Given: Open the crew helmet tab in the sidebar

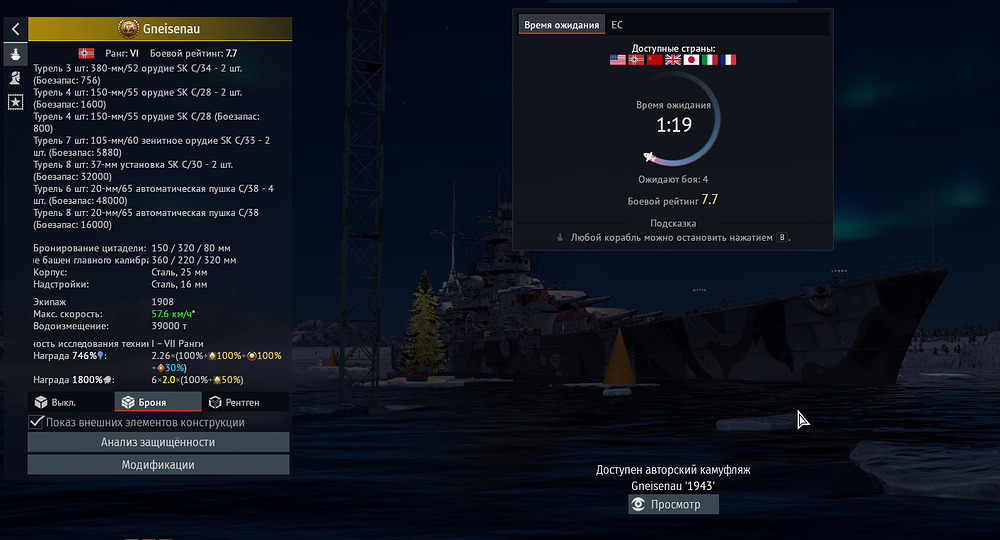Looking at the screenshot, I should pos(16,77).
